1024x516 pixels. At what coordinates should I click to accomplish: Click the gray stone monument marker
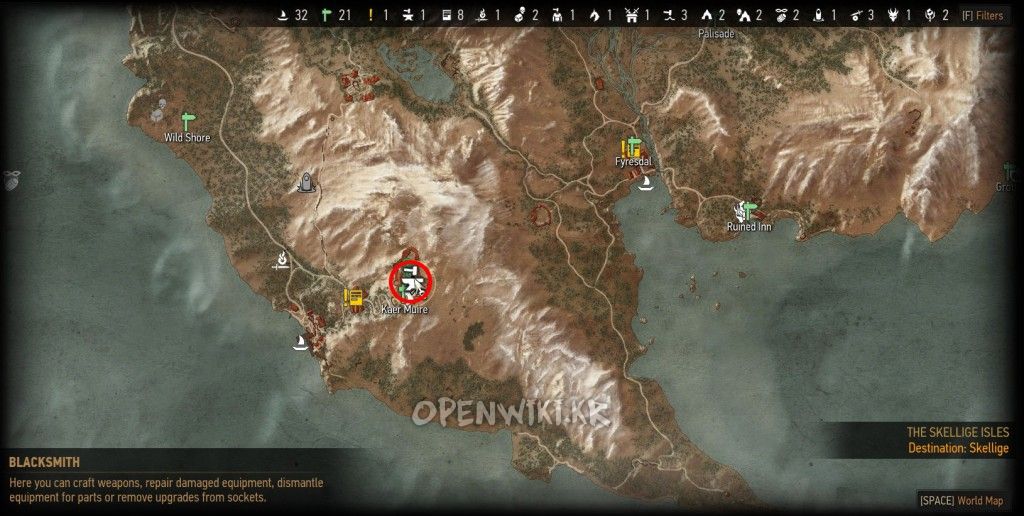[x=307, y=181]
